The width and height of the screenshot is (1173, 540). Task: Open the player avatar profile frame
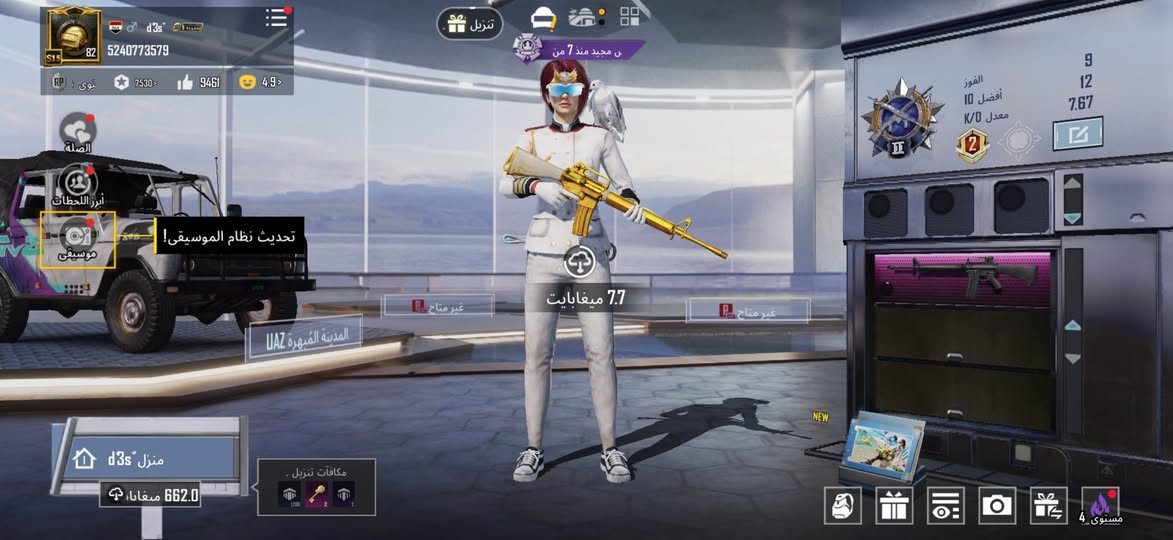73,34
